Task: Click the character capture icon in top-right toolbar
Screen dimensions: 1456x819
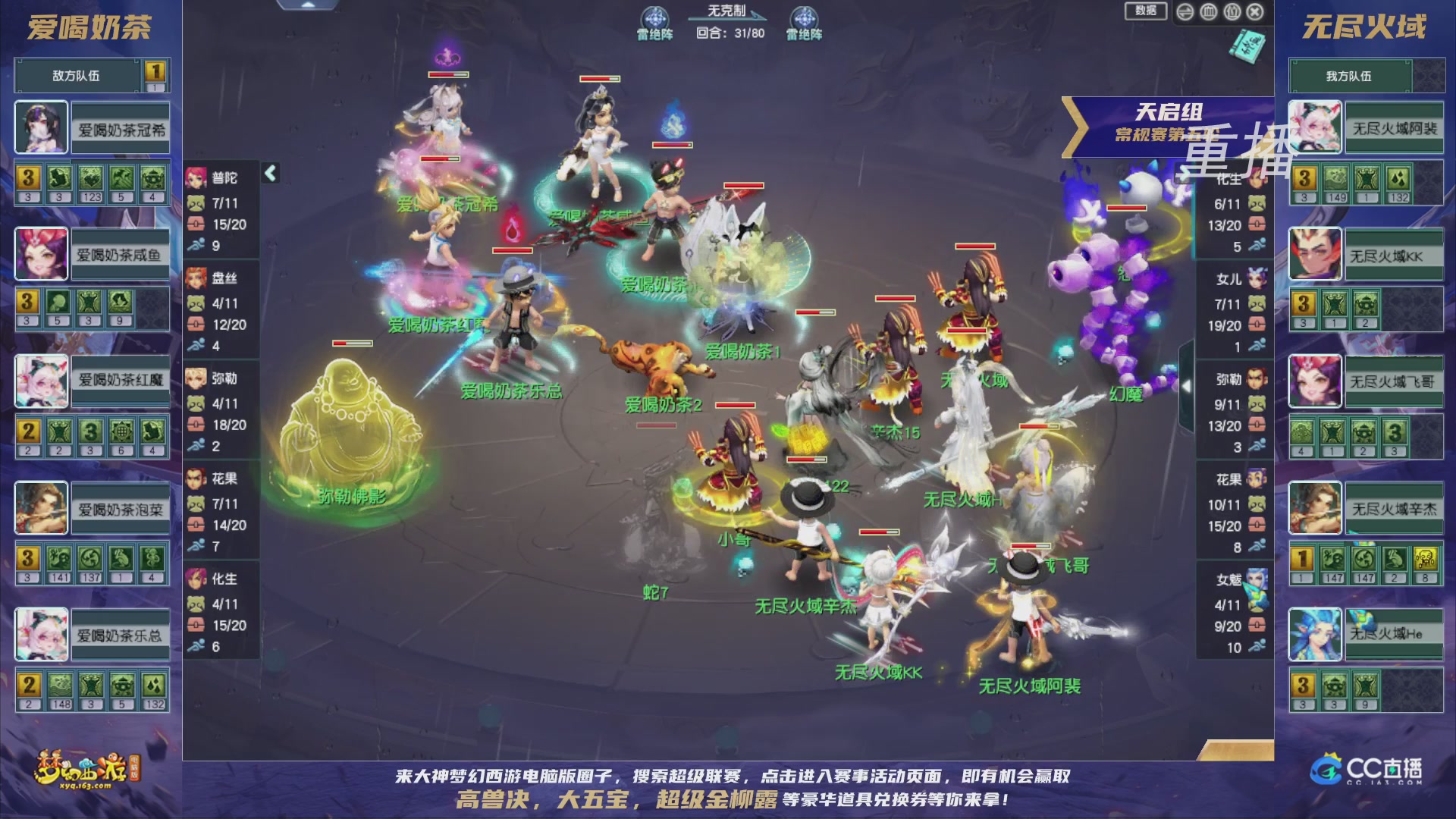Action: point(1208,11)
